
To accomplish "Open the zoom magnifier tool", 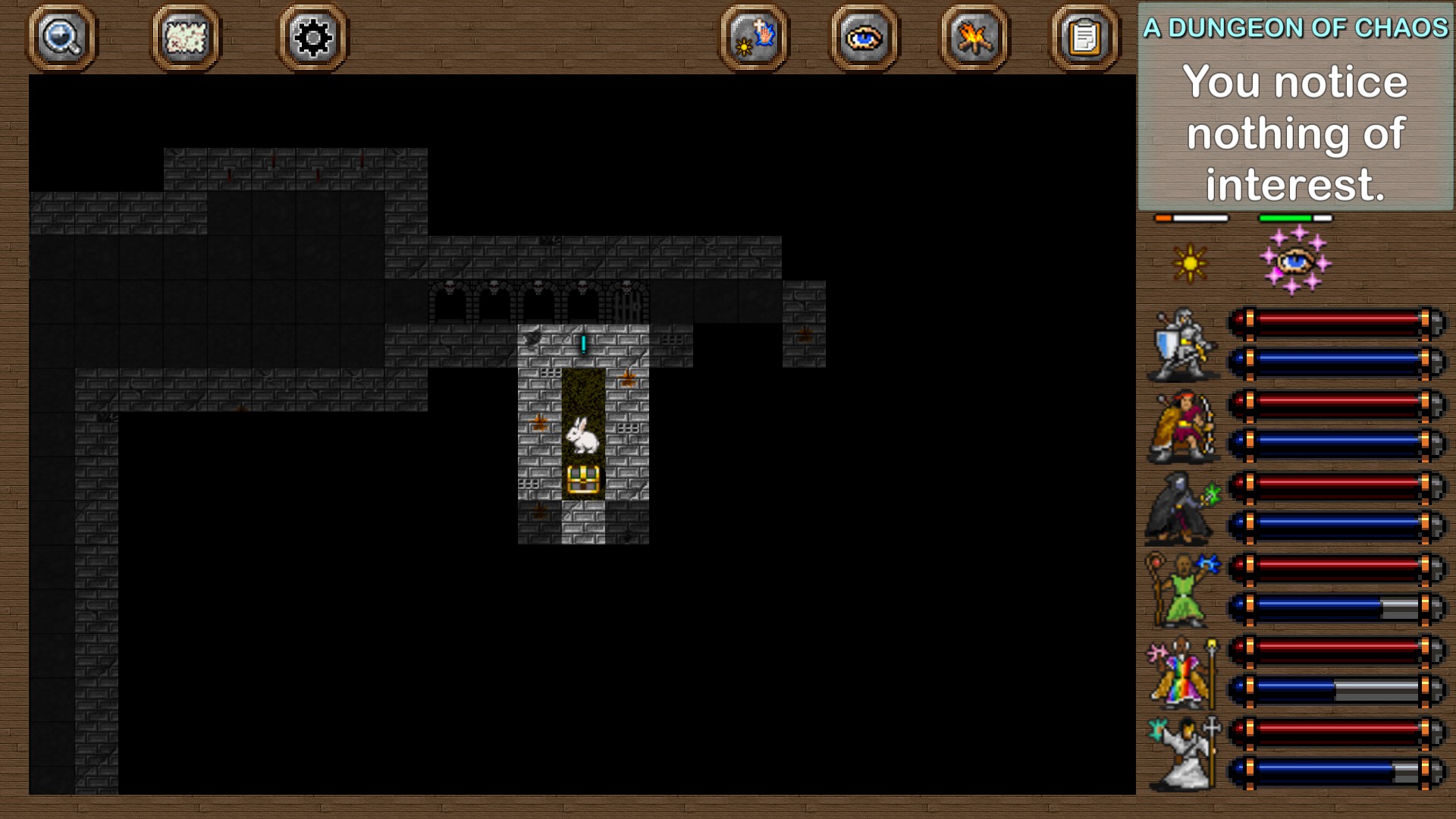I will (62, 39).
